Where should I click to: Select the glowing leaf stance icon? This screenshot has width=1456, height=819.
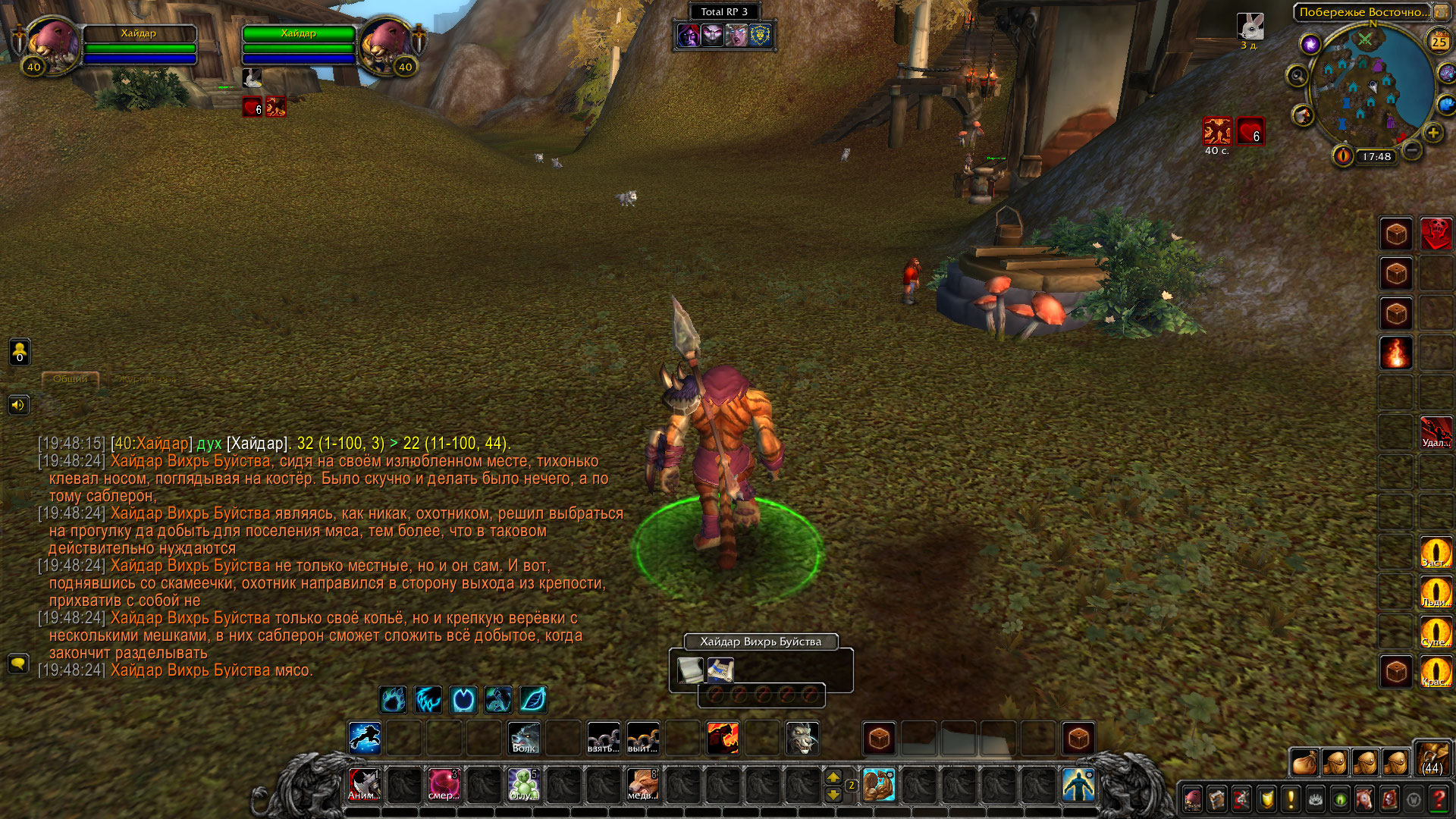pyautogui.click(x=533, y=699)
